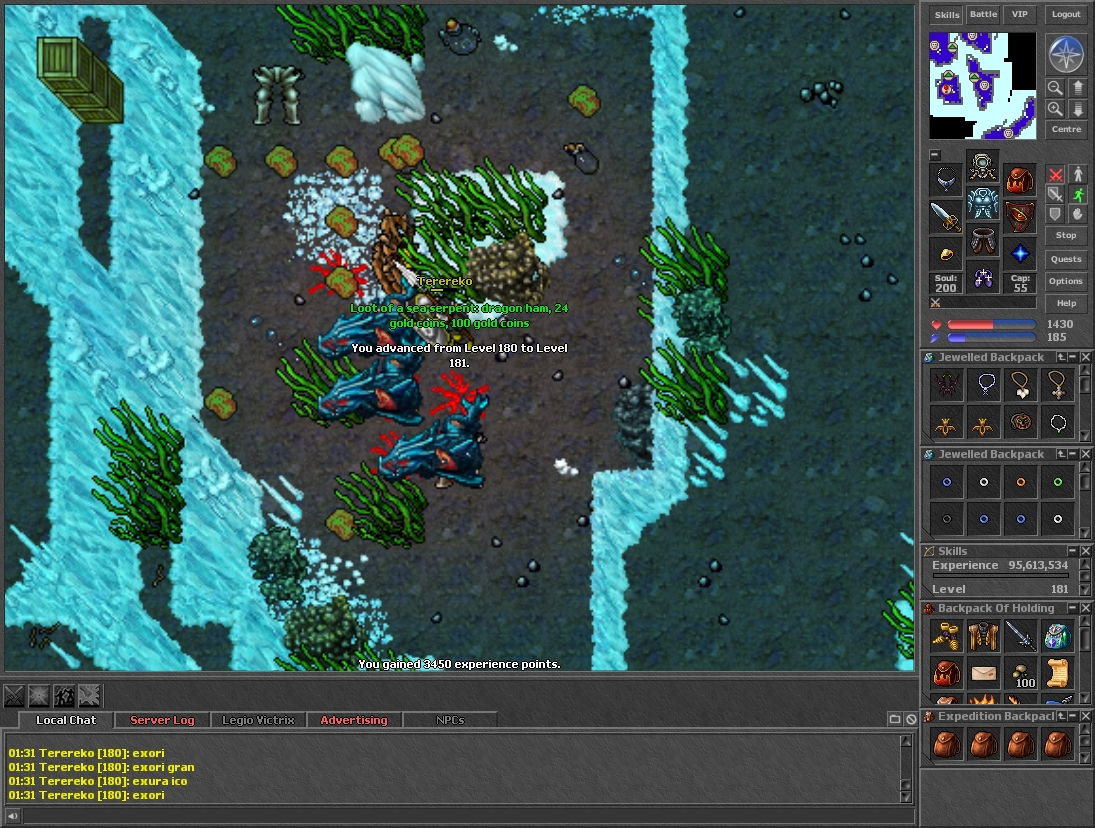The image size is (1095, 828).
Task: Centre the minimap on the player
Action: 1066,130
